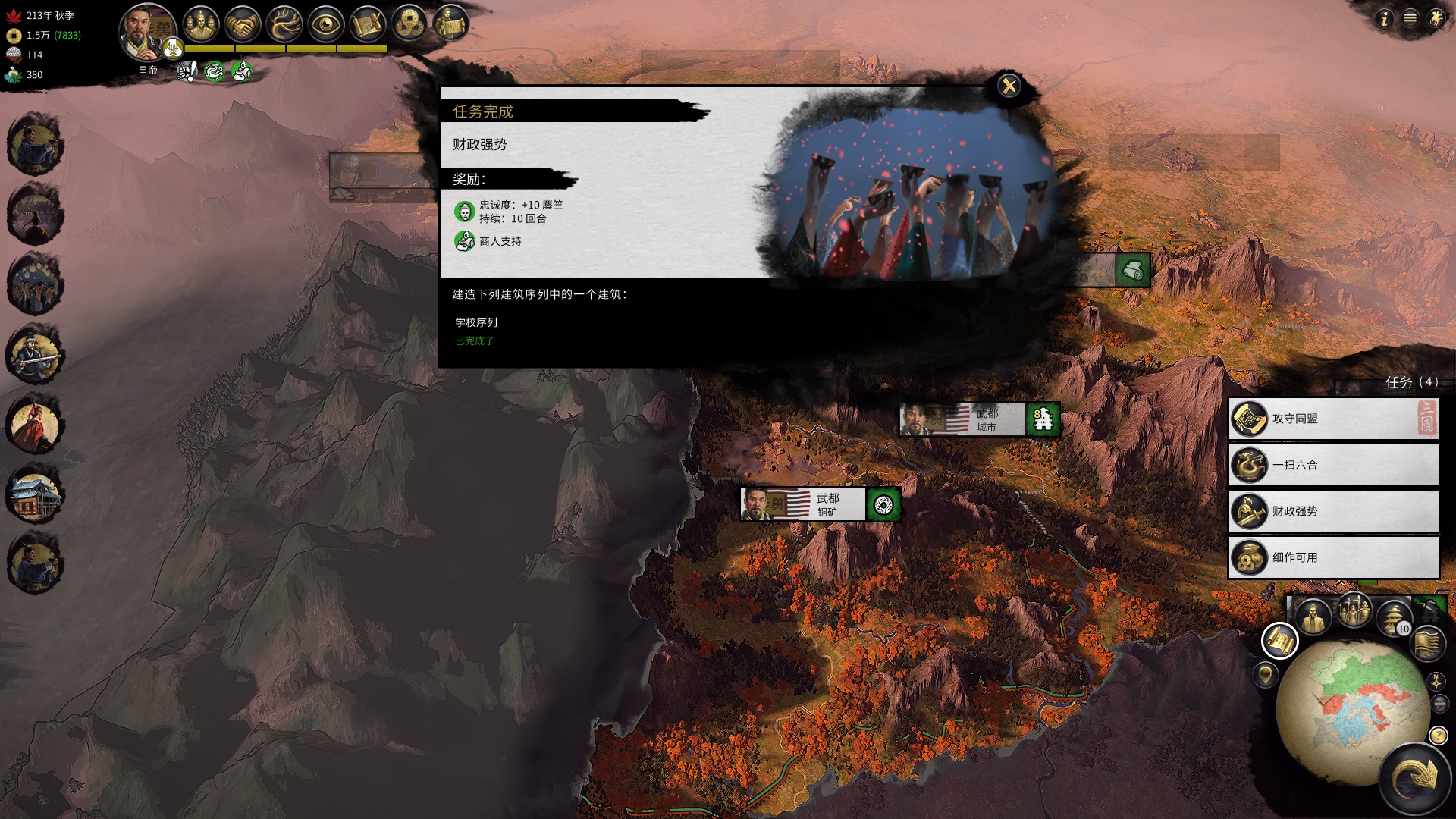Screen dimensions: 1456x819
Task: Close the 任务完成 mission popup
Action: (1009, 86)
